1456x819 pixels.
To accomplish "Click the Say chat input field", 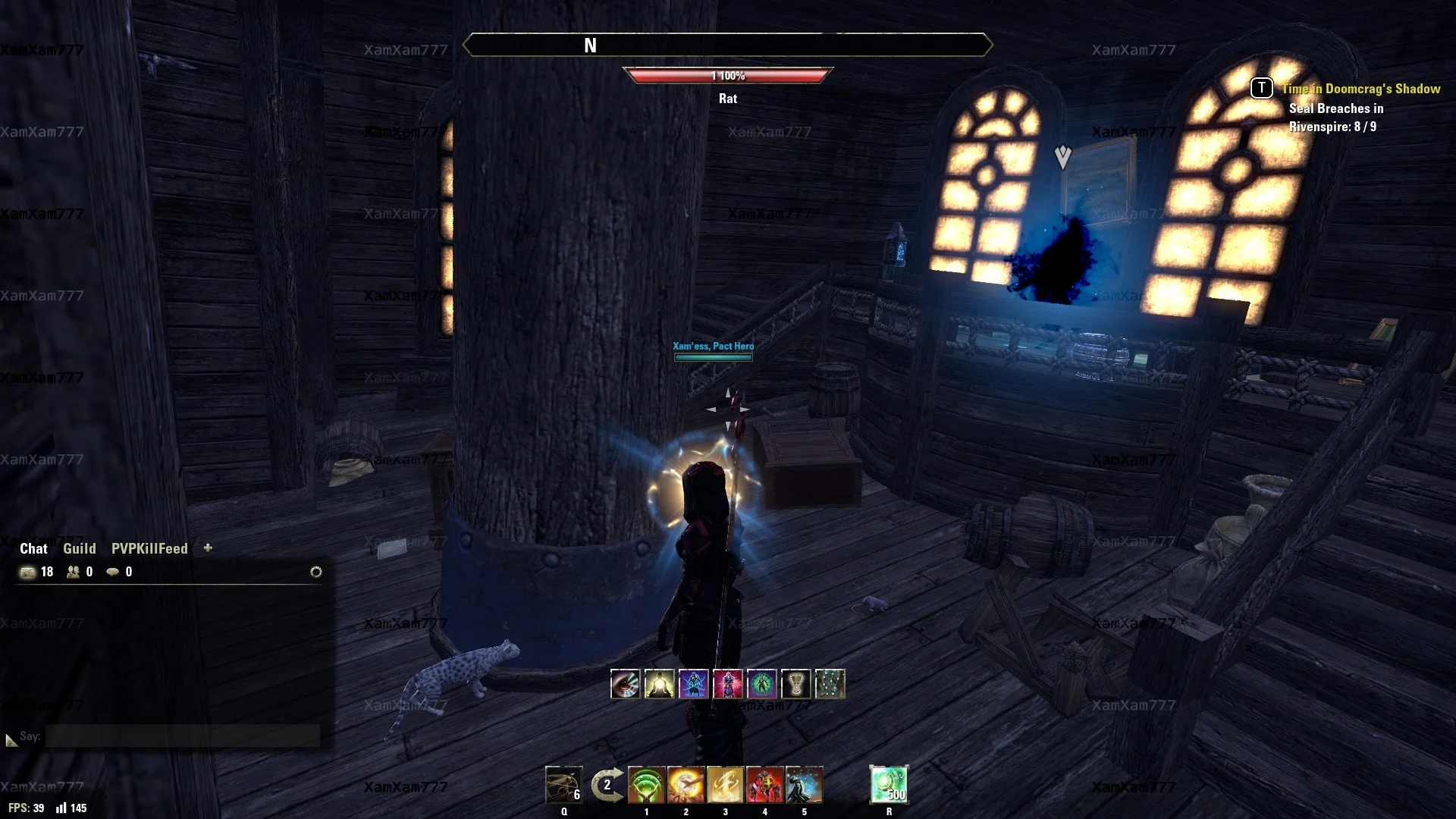I will pos(182,736).
